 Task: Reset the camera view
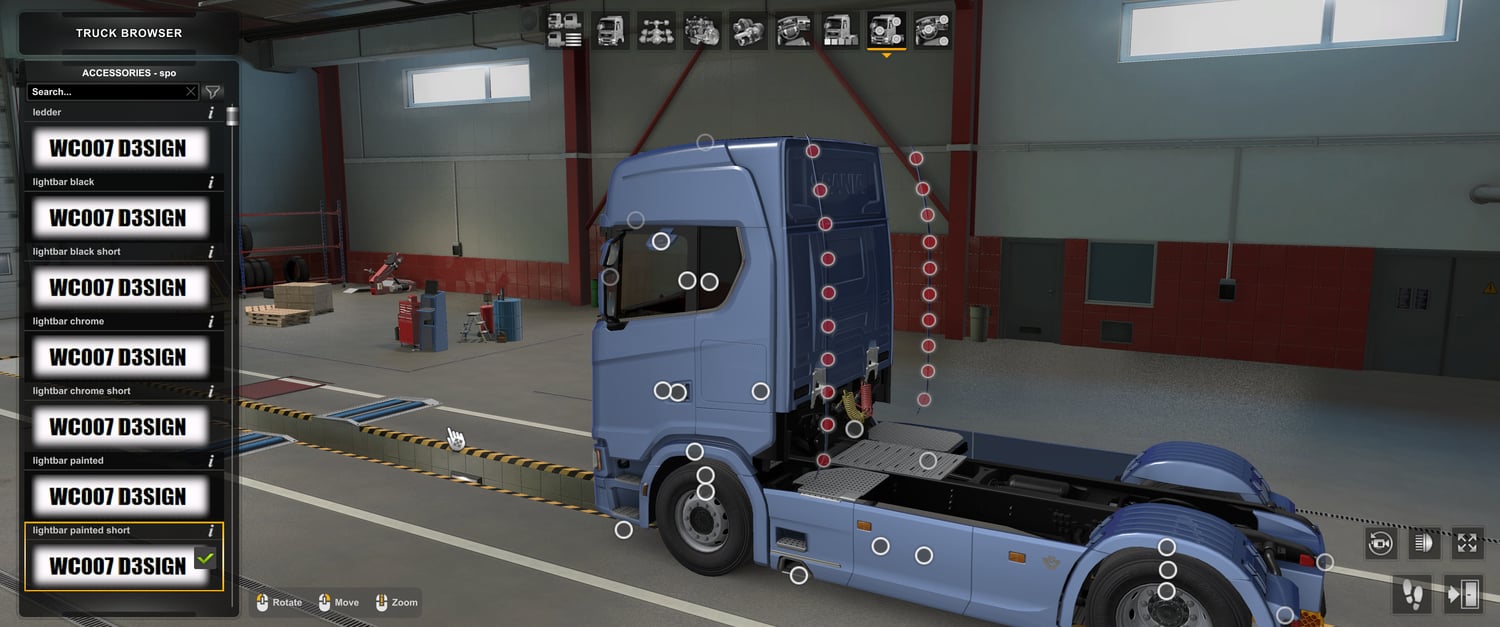tap(1381, 543)
